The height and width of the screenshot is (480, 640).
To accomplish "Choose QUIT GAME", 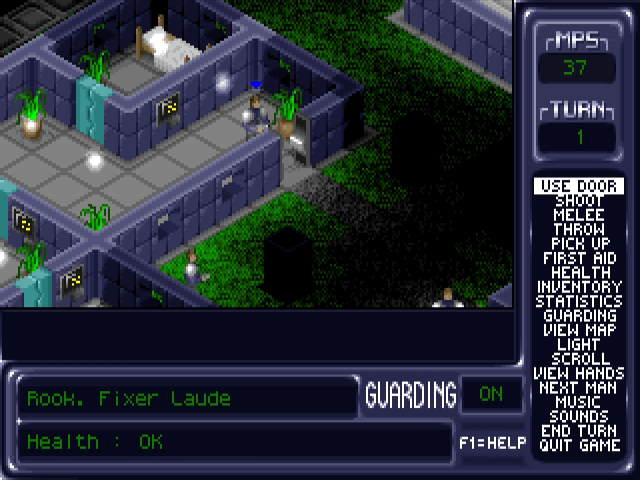I will point(579,445).
